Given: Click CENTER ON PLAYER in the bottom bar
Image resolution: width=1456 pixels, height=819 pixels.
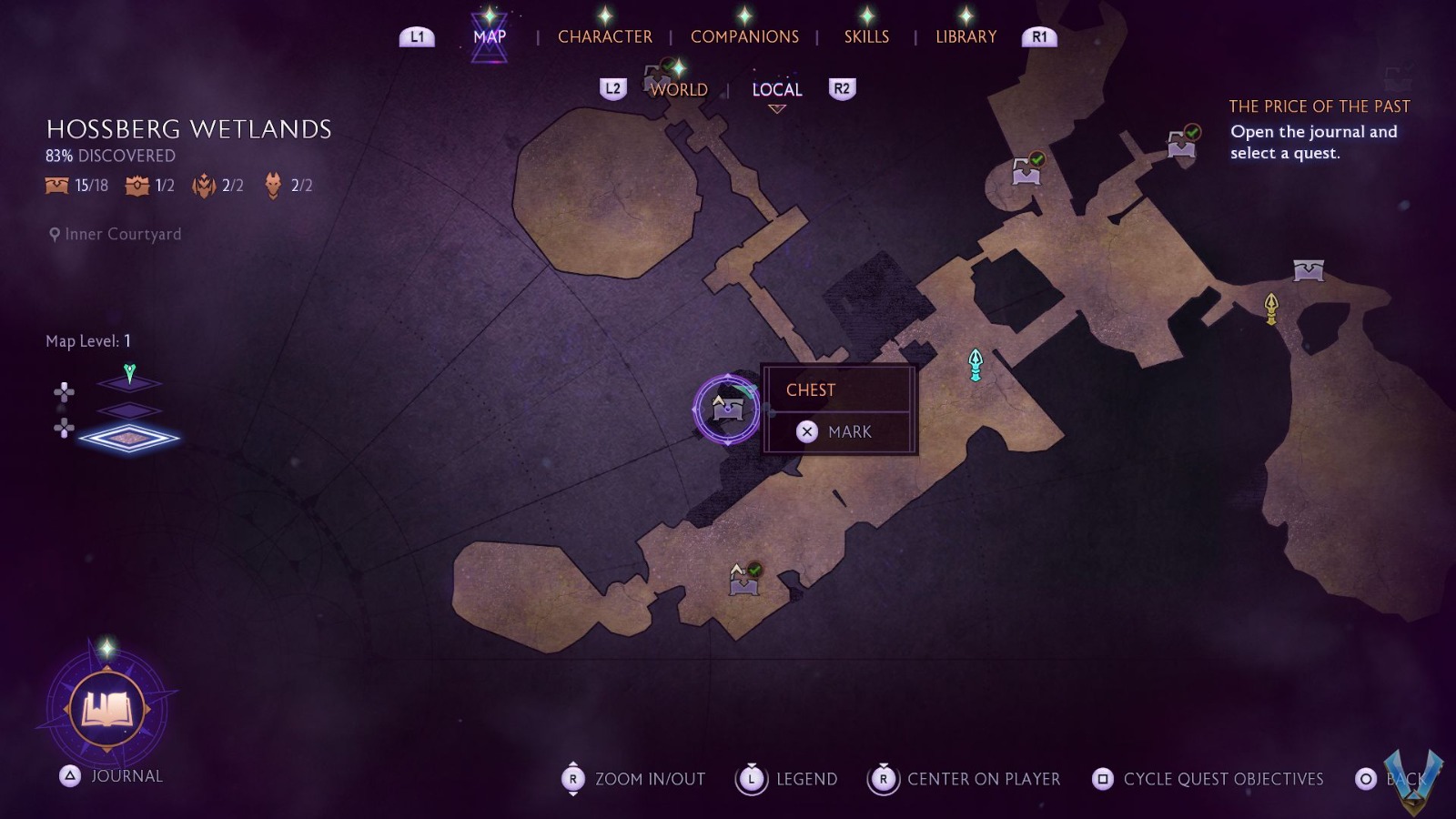Looking at the screenshot, I should point(982,779).
